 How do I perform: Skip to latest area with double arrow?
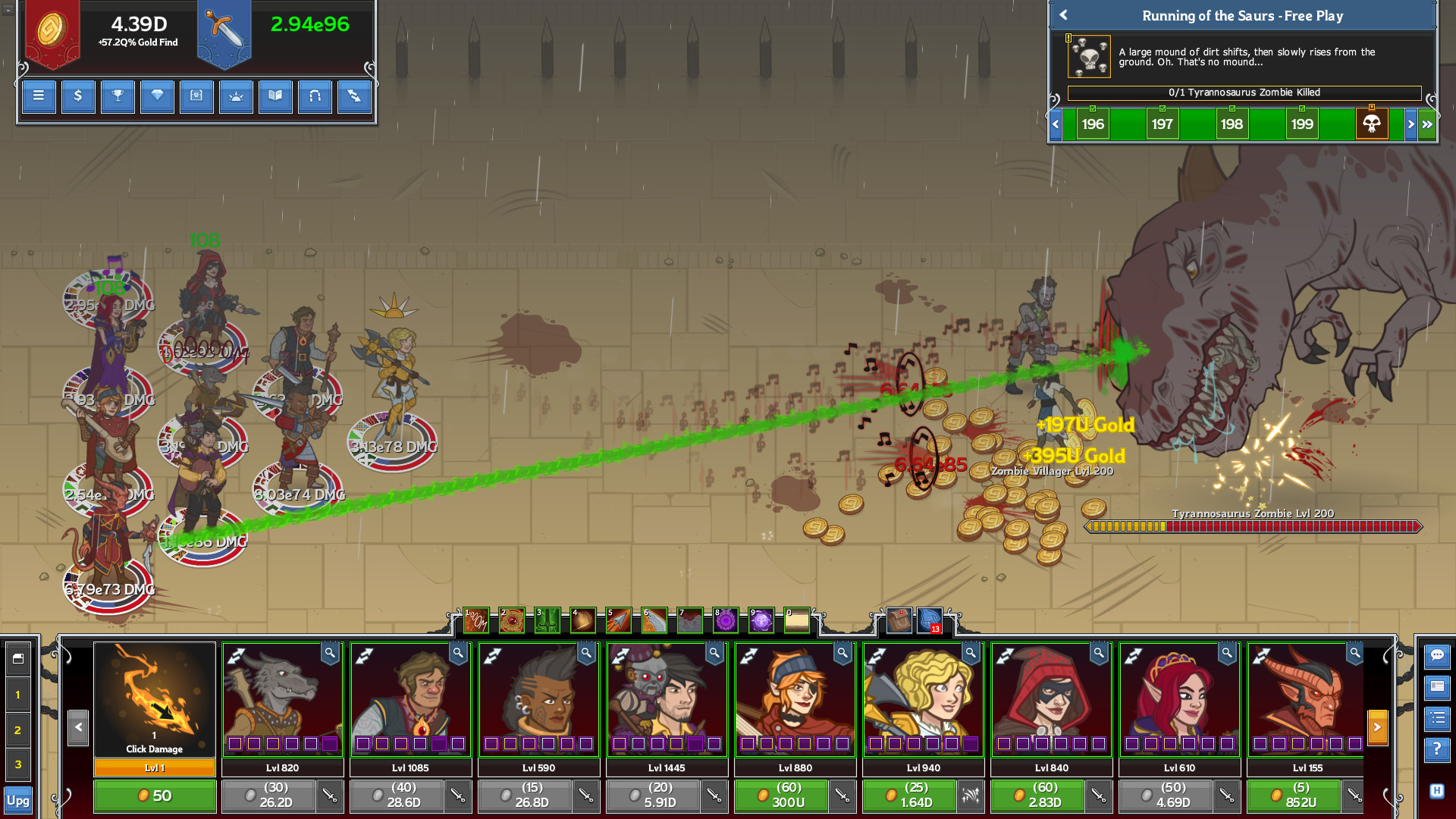(x=1427, y=124)
